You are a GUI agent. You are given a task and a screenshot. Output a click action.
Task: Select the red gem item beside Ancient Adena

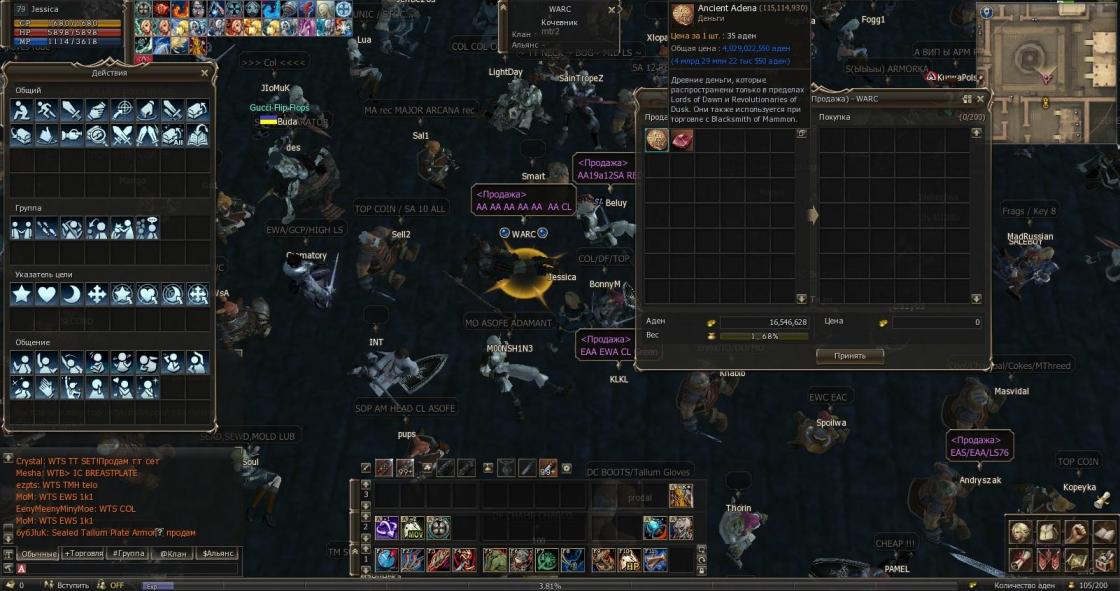[682, 141]
